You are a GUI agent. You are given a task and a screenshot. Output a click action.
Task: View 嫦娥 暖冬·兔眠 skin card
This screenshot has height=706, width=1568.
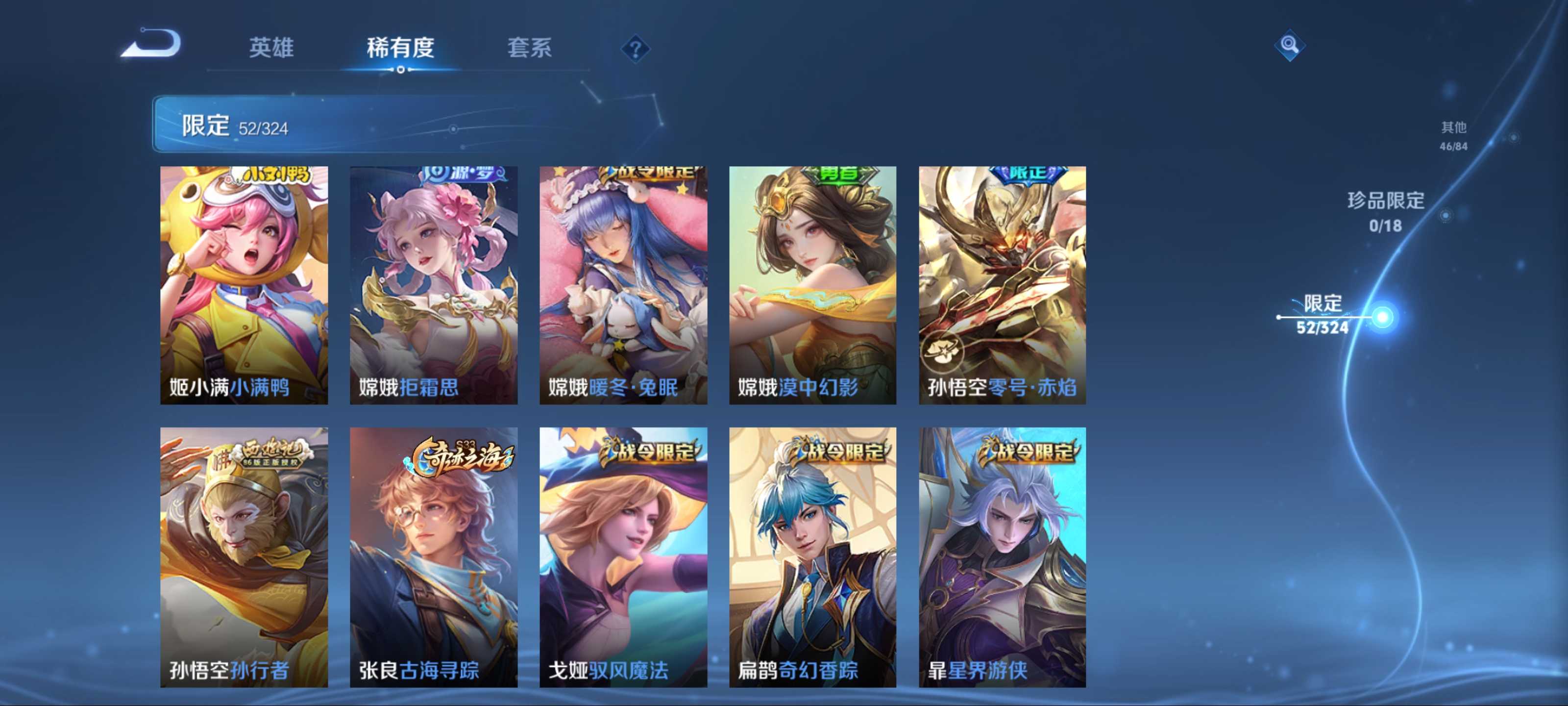(623, 284)
